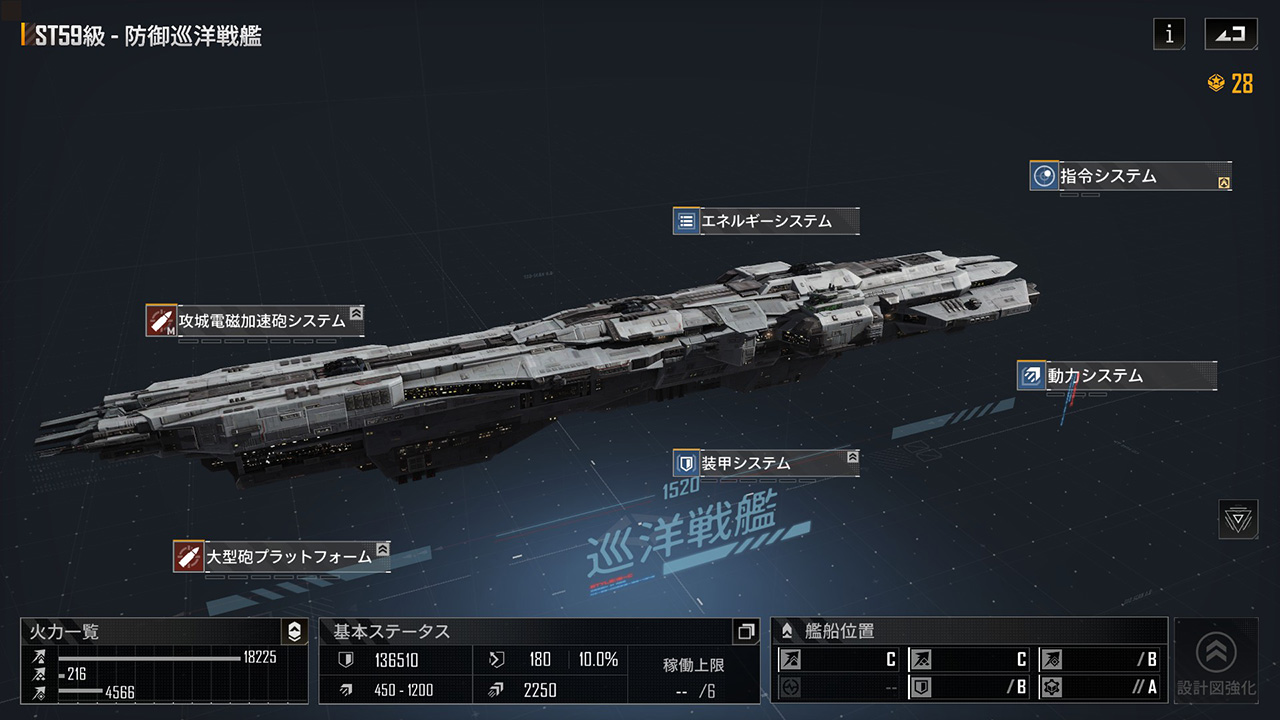1280x720 pixels.
Task: Expand the 指令システム label chevron
Action: 1224,181
